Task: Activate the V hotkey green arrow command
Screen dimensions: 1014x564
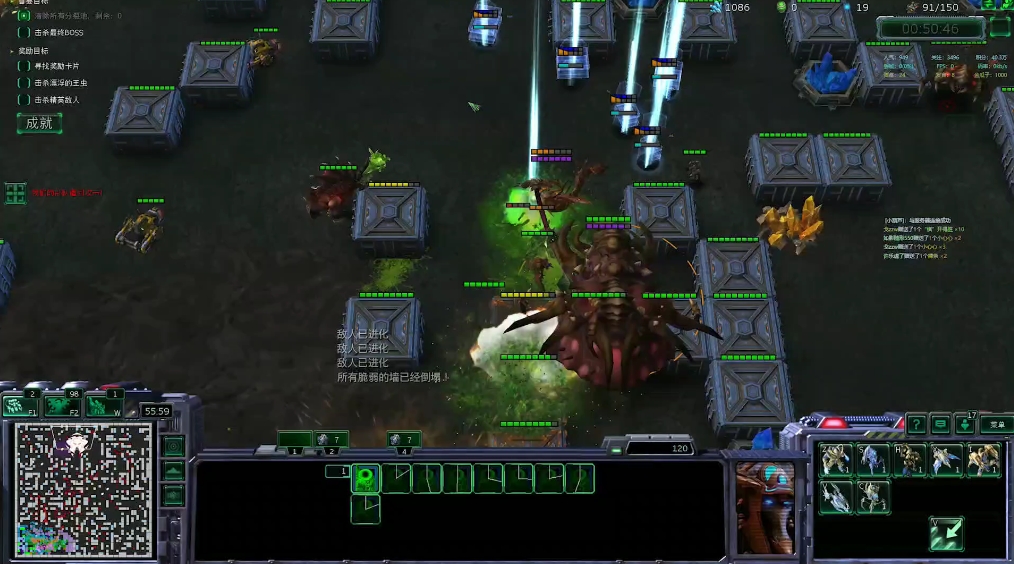Action: click(x=946, y=533)
